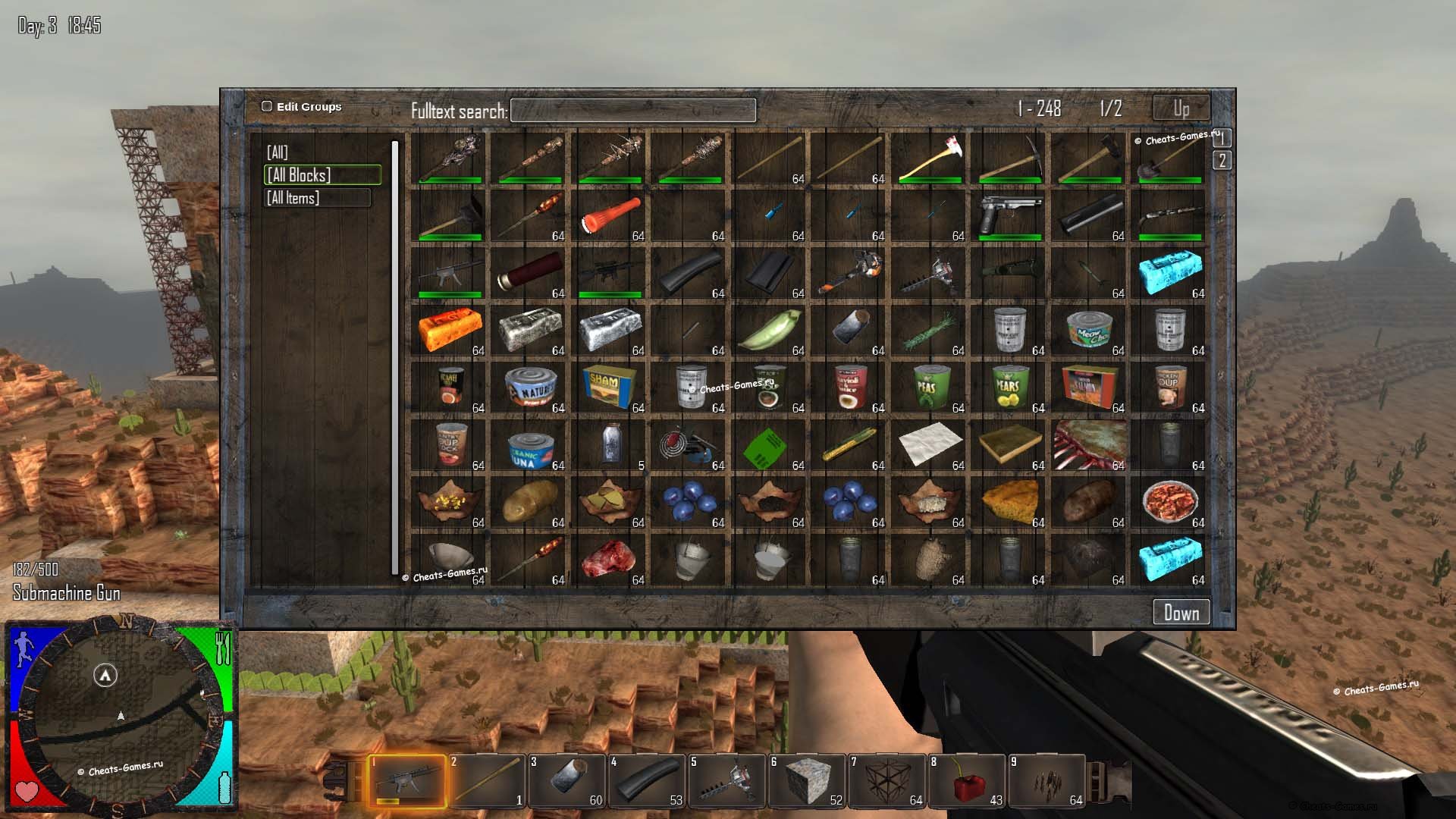Pick the orange flashlight item
The width and height of the screenshot is (1456, 819).
(x=610, y=215)
